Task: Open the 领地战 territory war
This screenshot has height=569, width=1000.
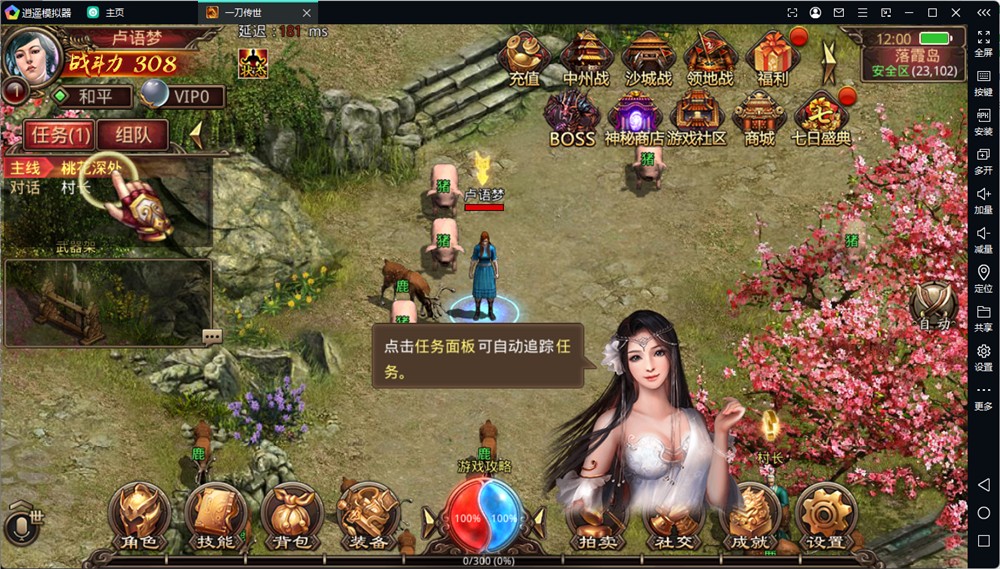Action: coord(710,58)
